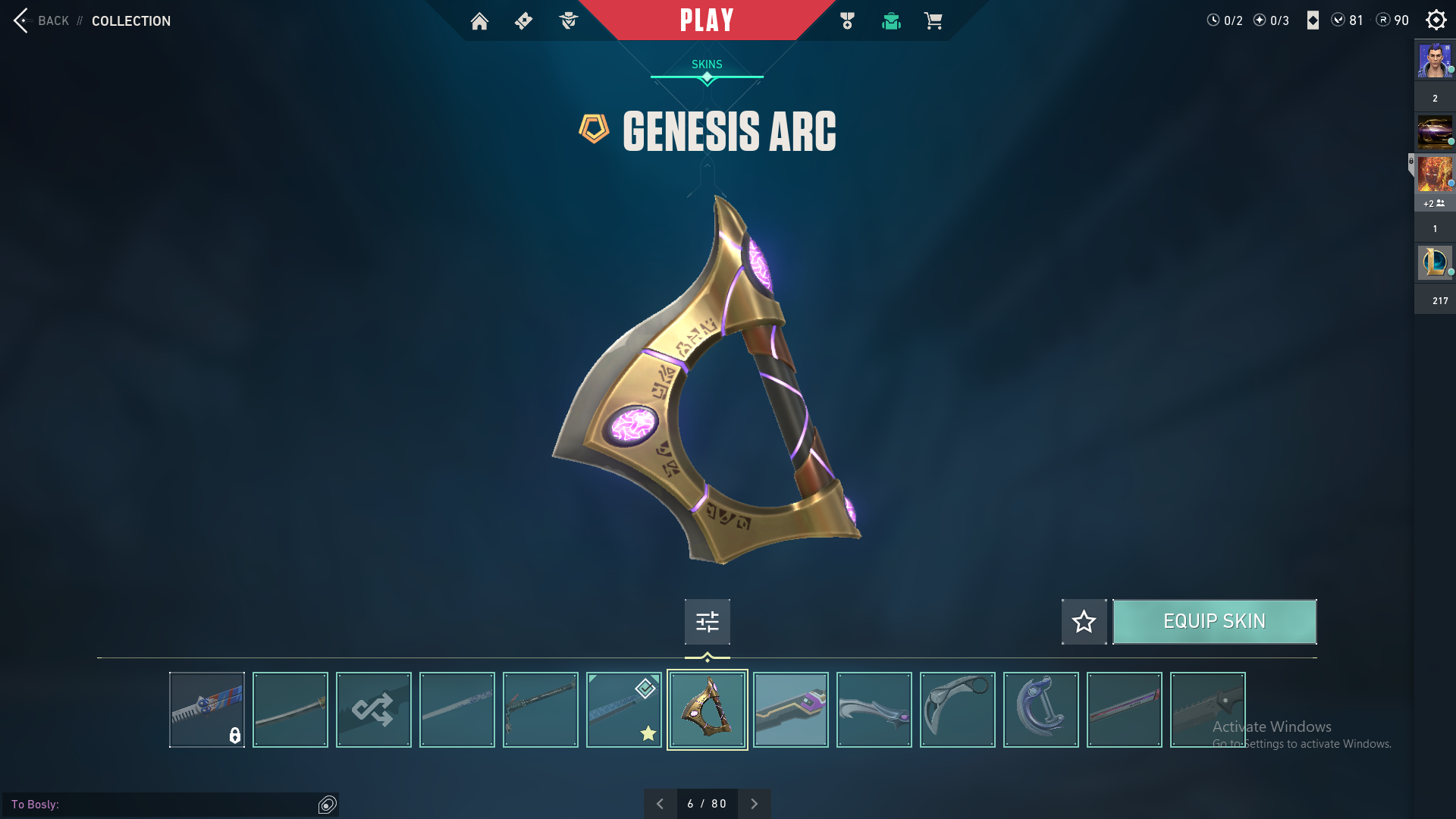Open settings with the gear icon
Screen dimensions: 1456x819
tap(1436, 20)
